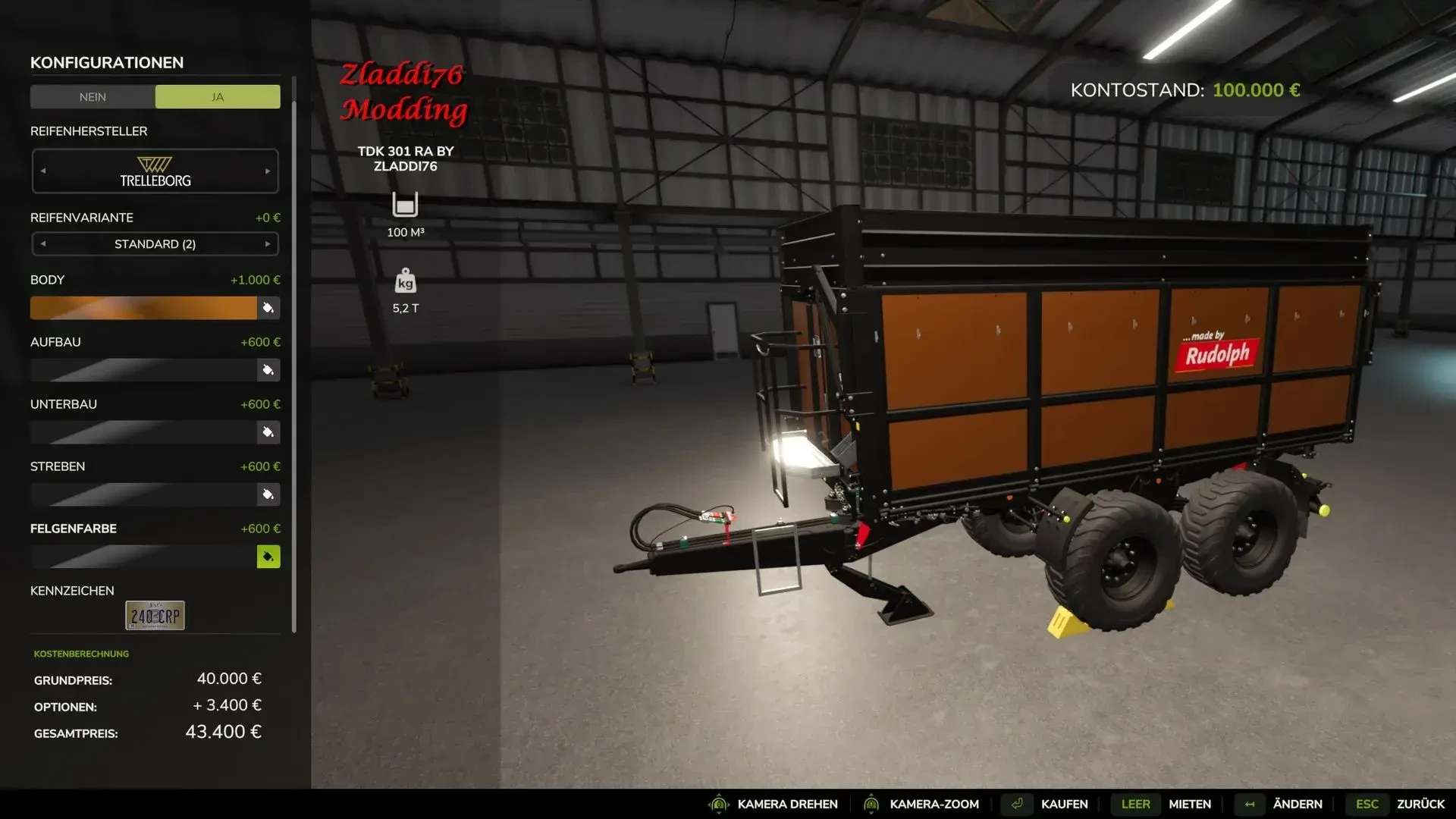Enable the JA configuration option
Image resolution: width=1456 pixels, height=819 pixels.
pyautogui.click(x=217, y=96)
